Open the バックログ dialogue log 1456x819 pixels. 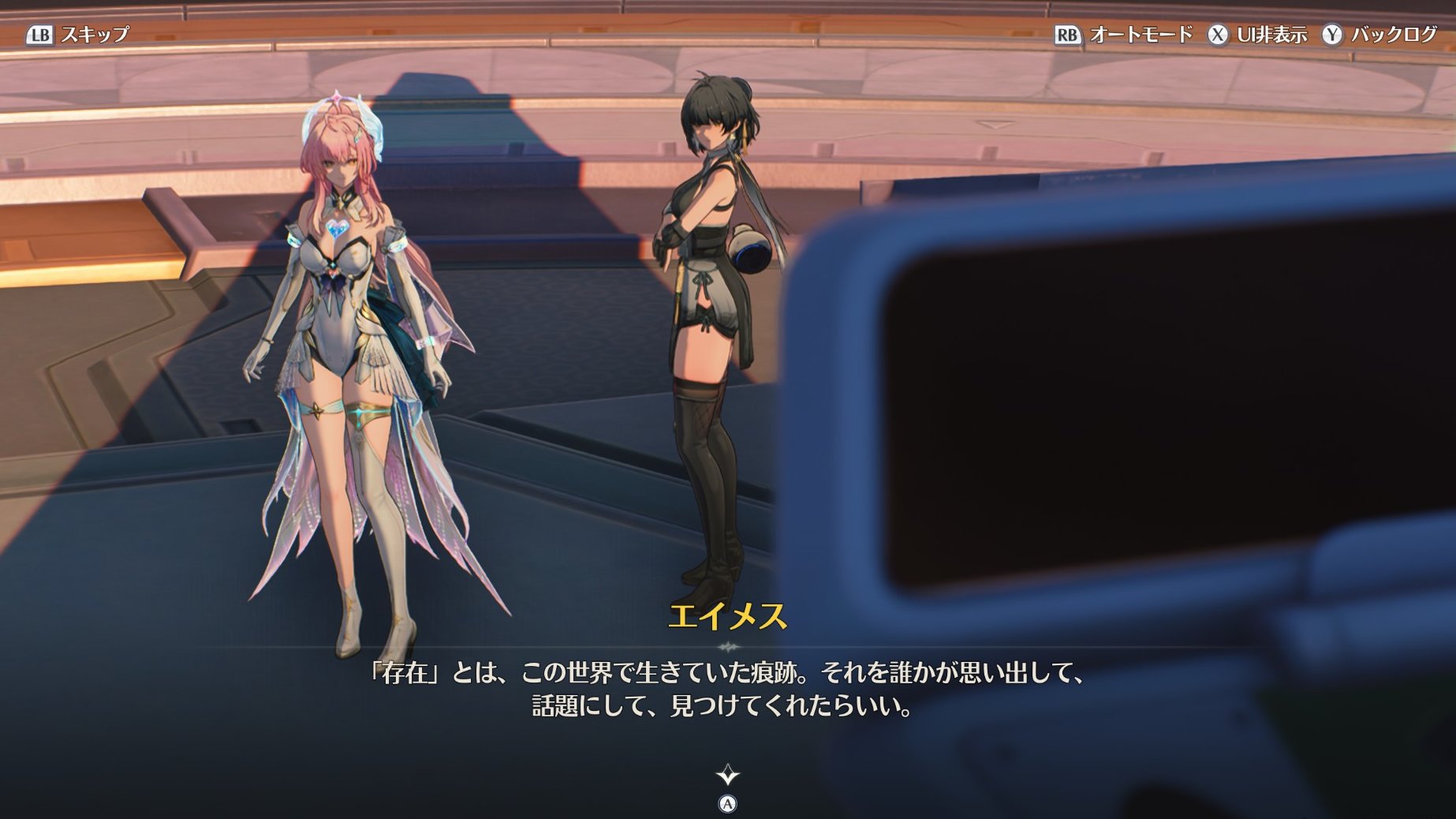[x=1380, y=35]
